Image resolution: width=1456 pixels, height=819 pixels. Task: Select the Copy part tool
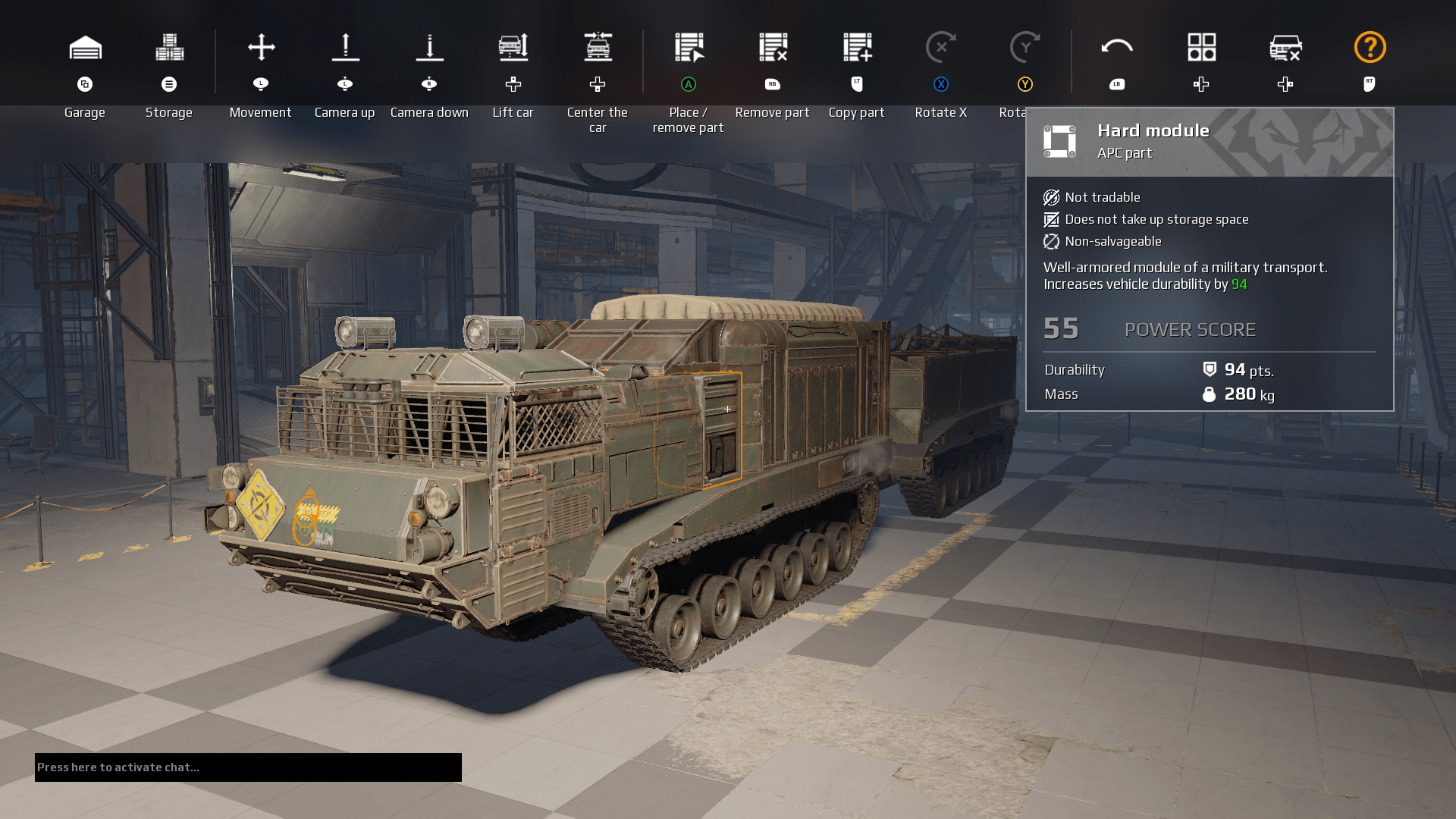point(857,48)
